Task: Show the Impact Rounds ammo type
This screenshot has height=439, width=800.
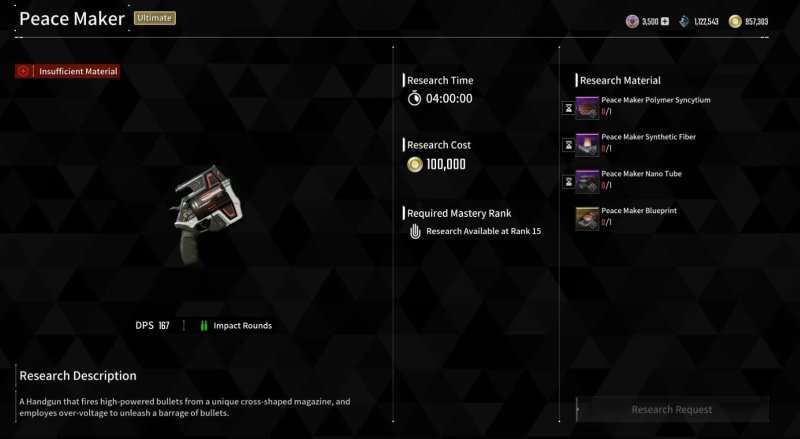Action: pyautogui.click(x=236, y=326)
